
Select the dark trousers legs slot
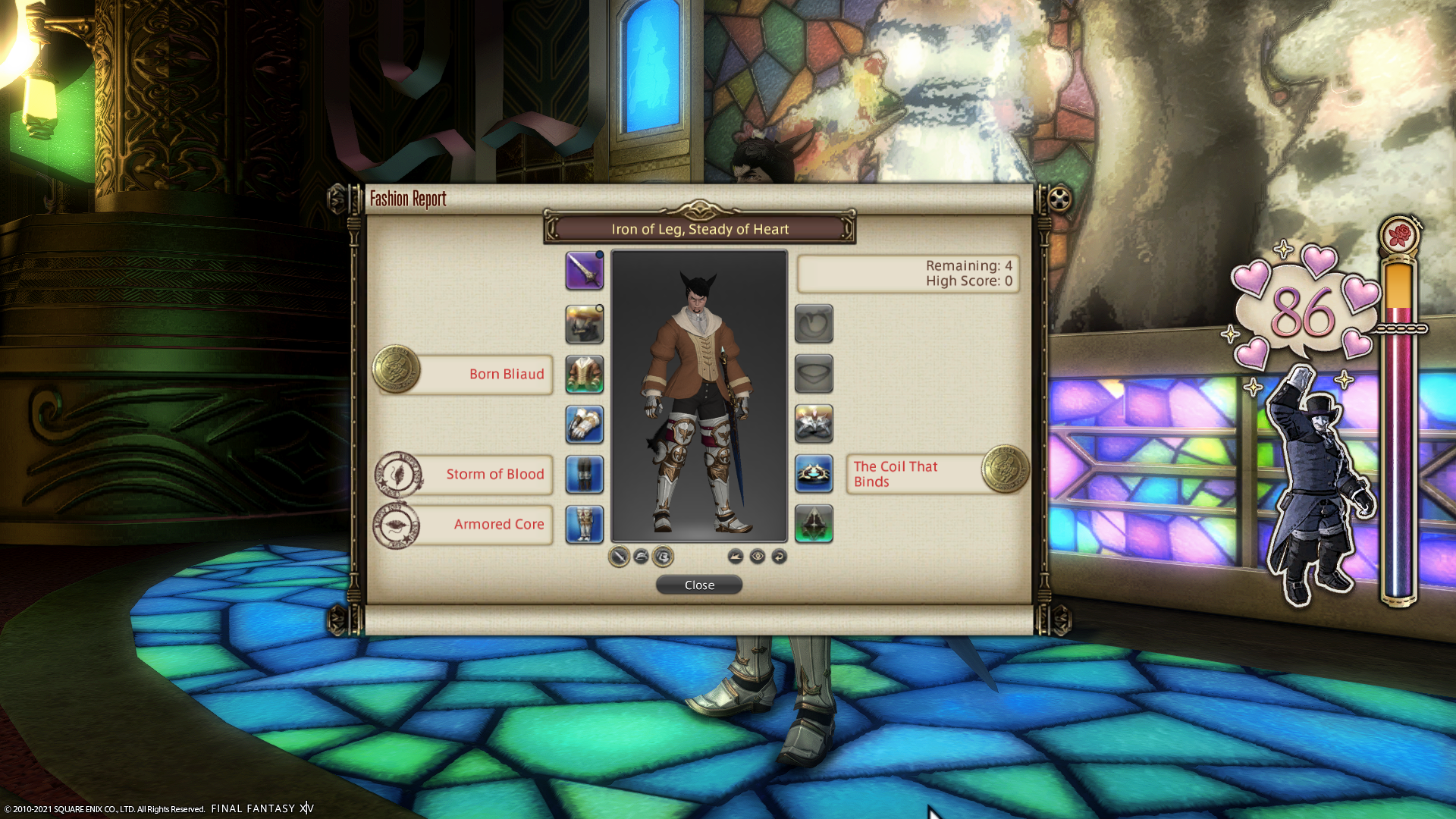(584, 474)
